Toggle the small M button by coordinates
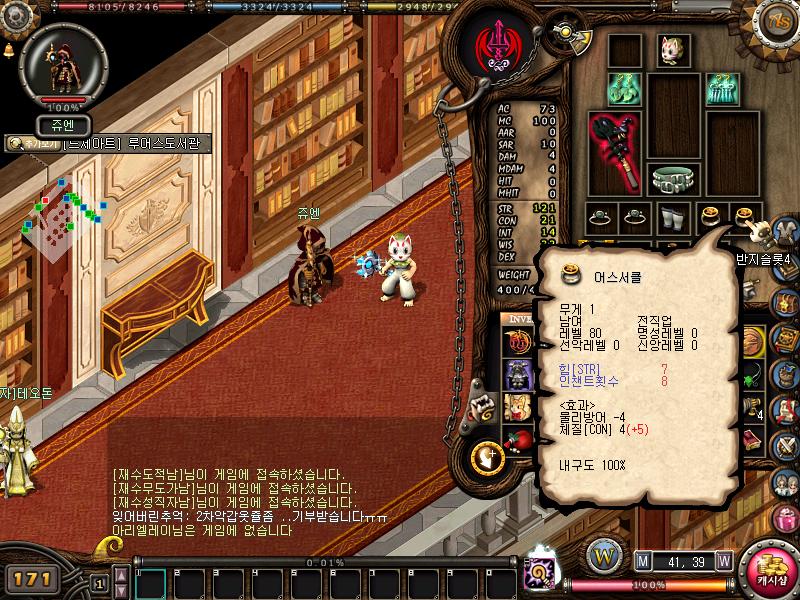Screen dimensions: 800x600 [643, 560]
